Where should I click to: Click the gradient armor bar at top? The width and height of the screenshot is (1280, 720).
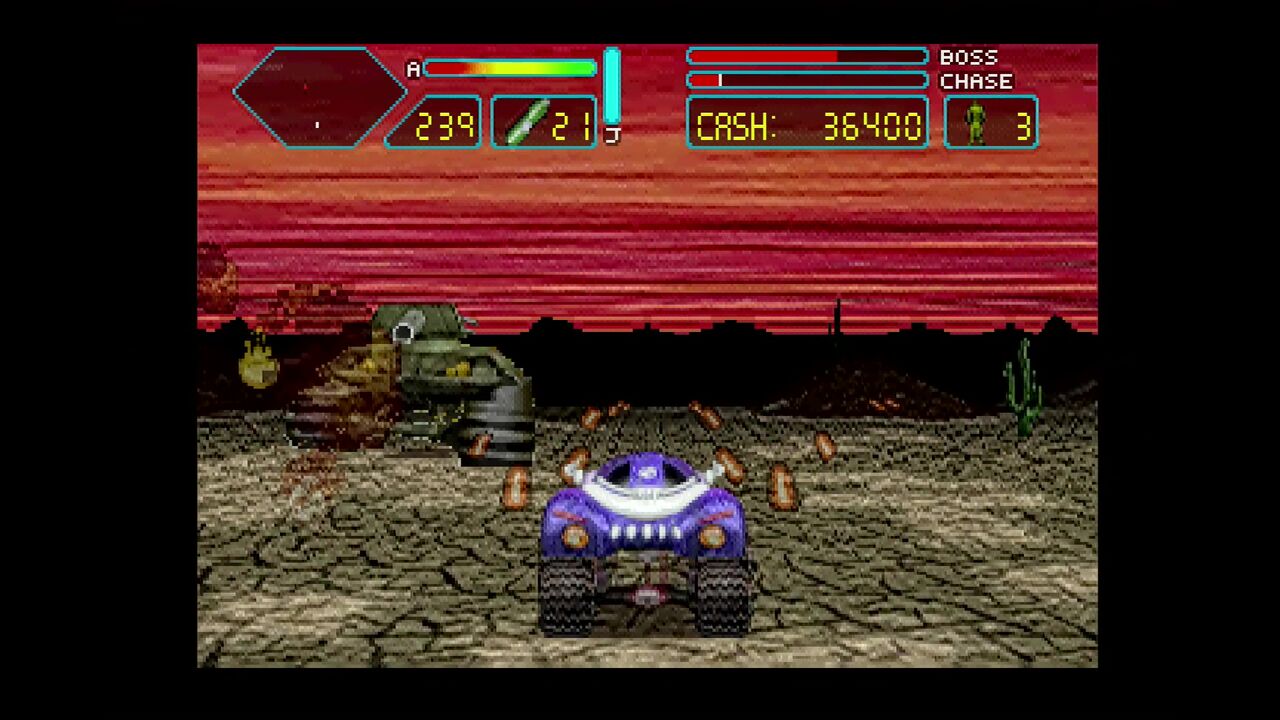click(x=510, y=68)
